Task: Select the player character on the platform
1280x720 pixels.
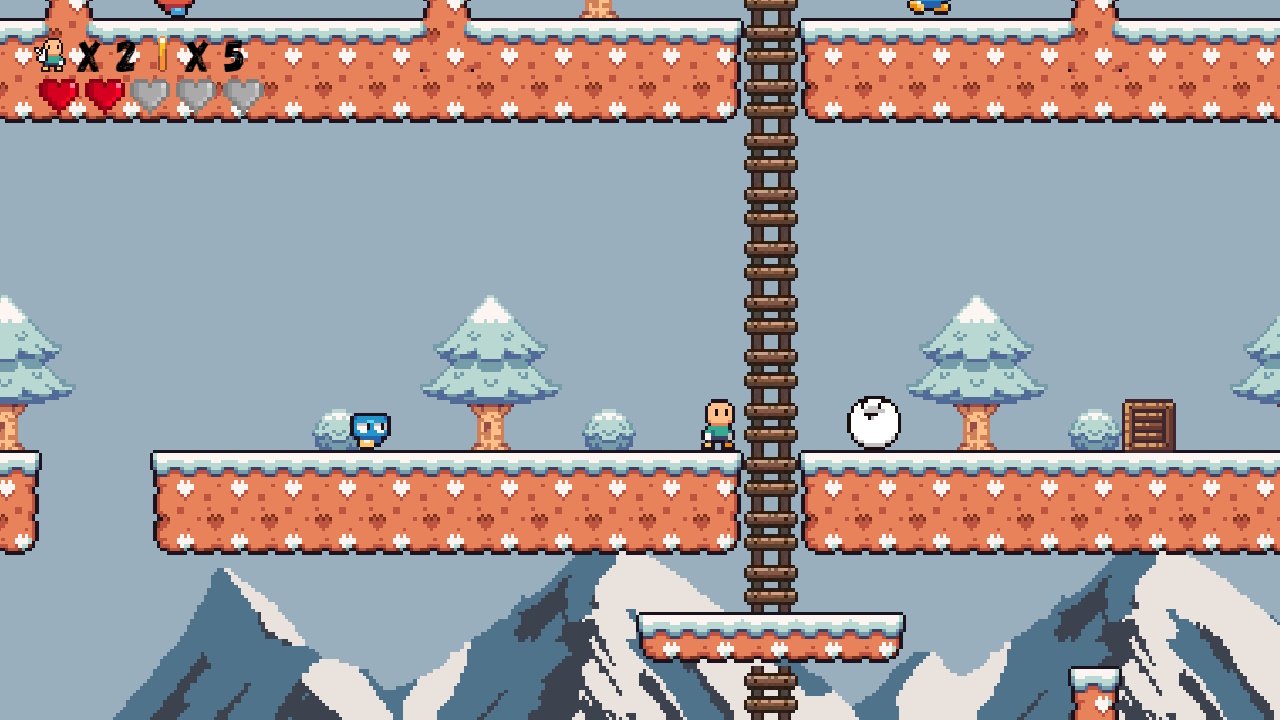Action: [716, 423]
